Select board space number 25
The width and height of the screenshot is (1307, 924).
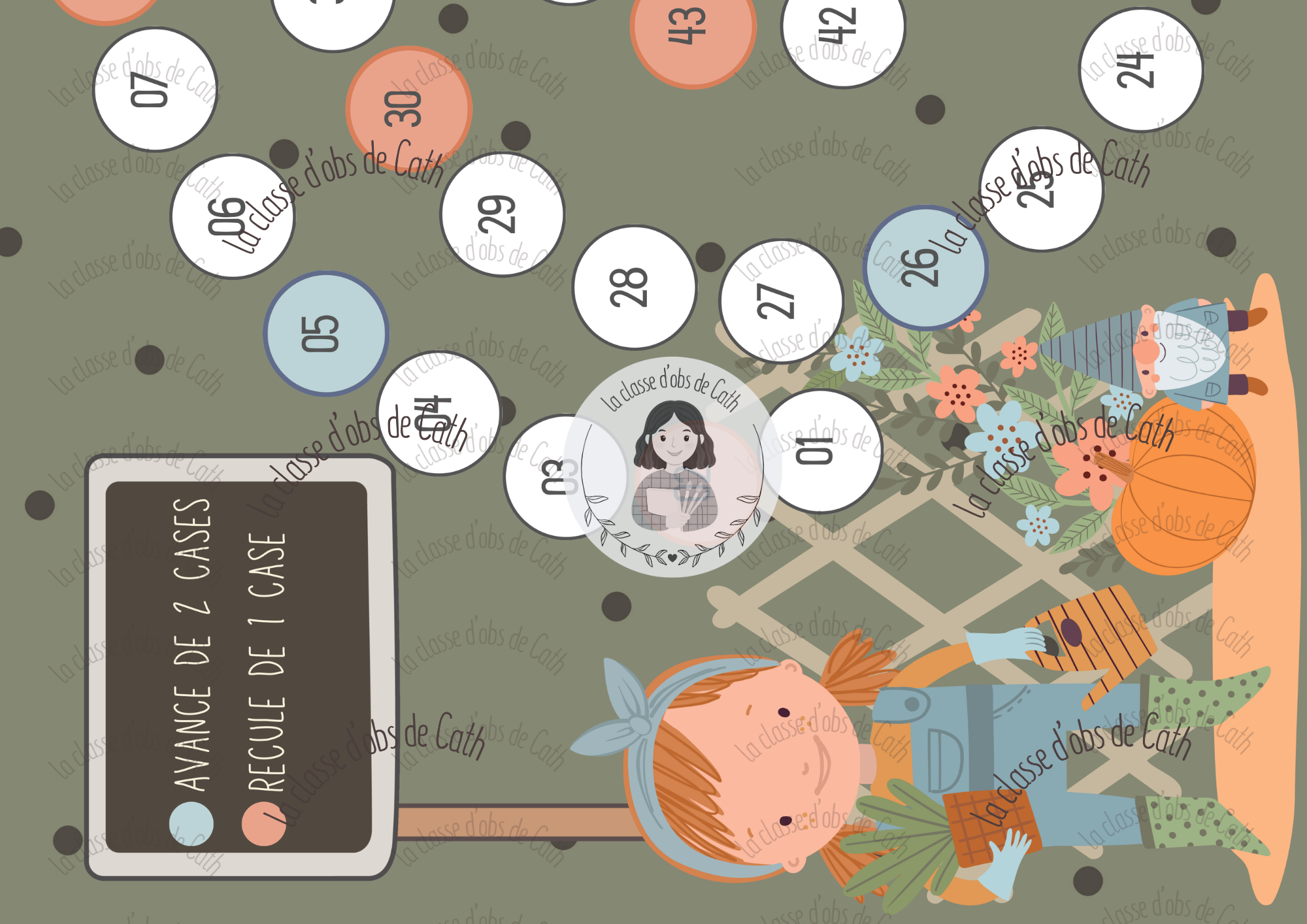(x=1041, y=190)
